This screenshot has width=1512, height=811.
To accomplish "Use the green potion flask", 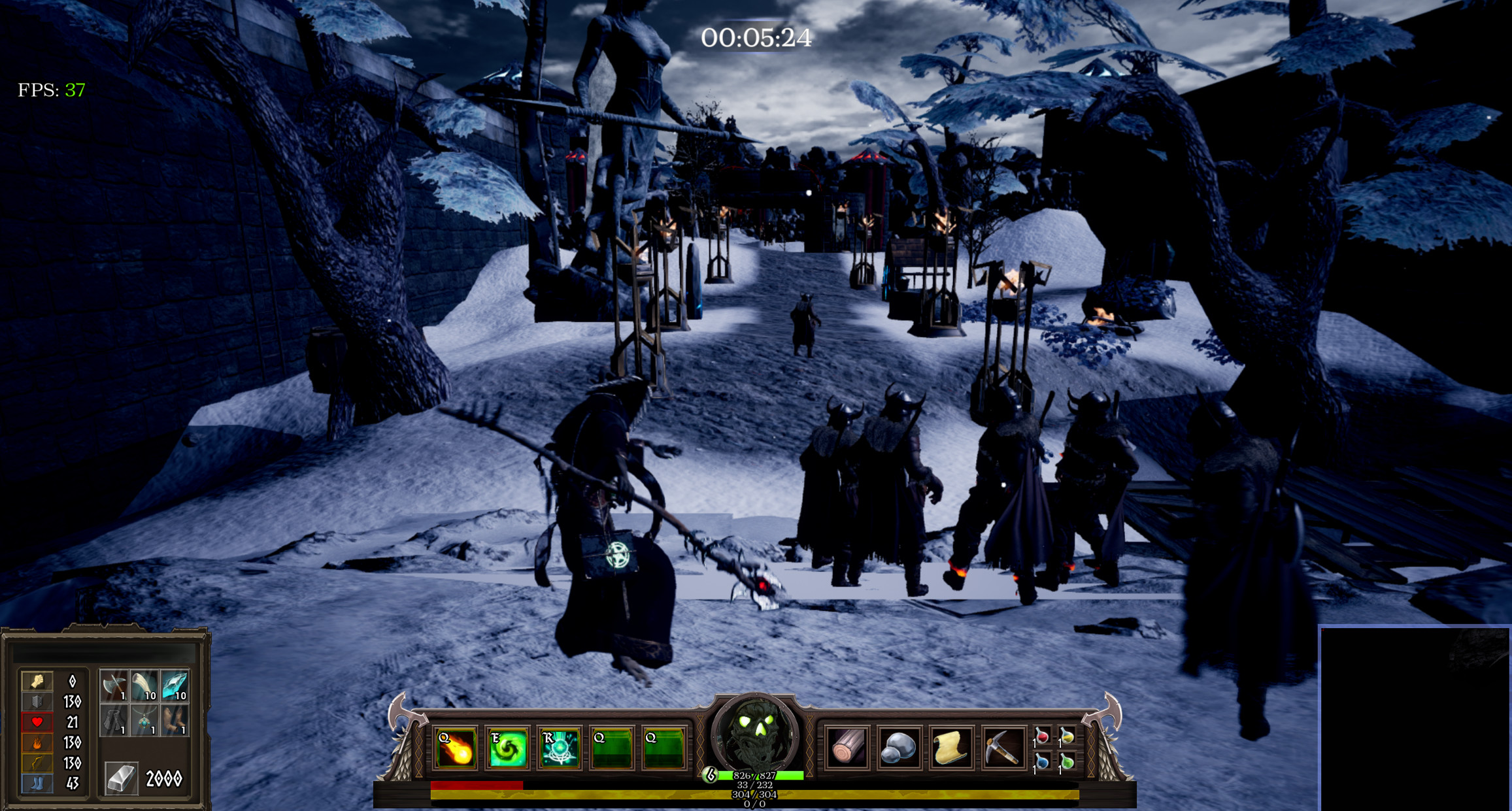I will [1067, 763].
